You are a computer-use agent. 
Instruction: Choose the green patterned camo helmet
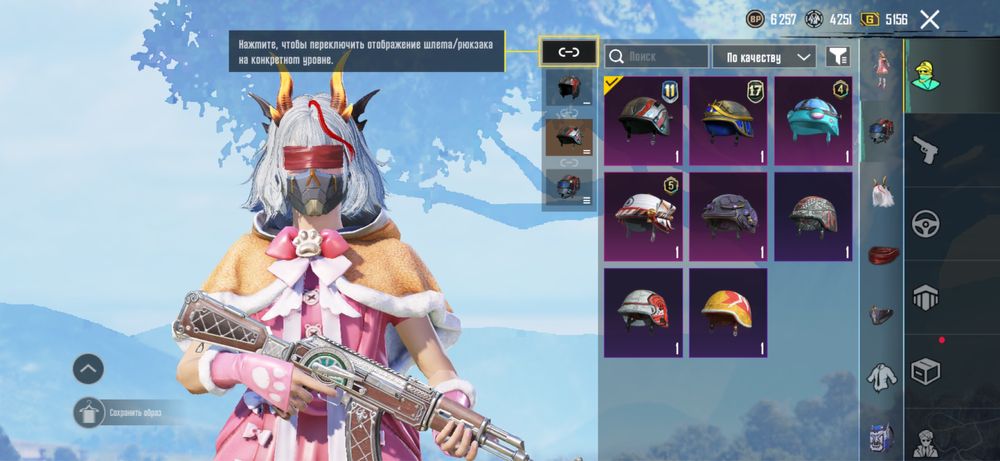coord(813,216)
